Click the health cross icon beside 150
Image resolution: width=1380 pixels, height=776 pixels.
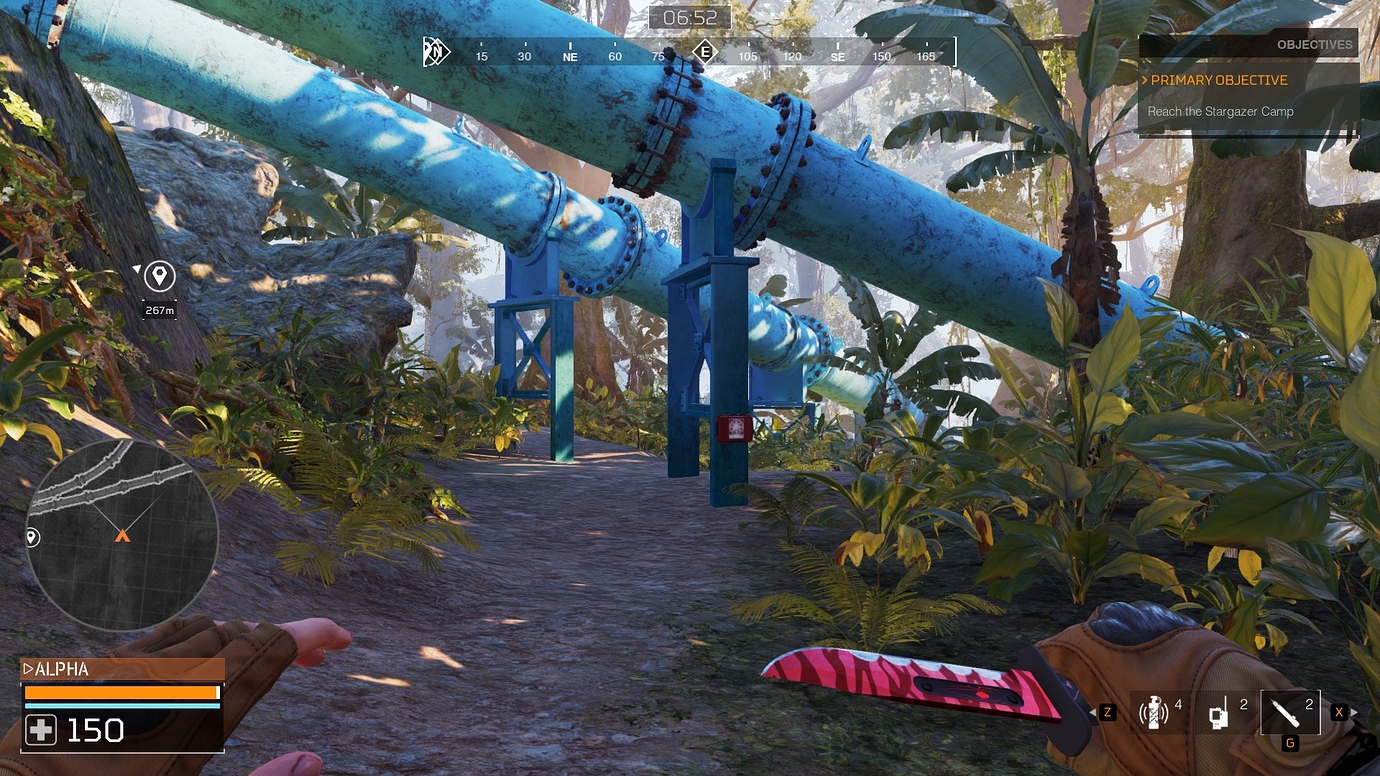click(40, 730)
